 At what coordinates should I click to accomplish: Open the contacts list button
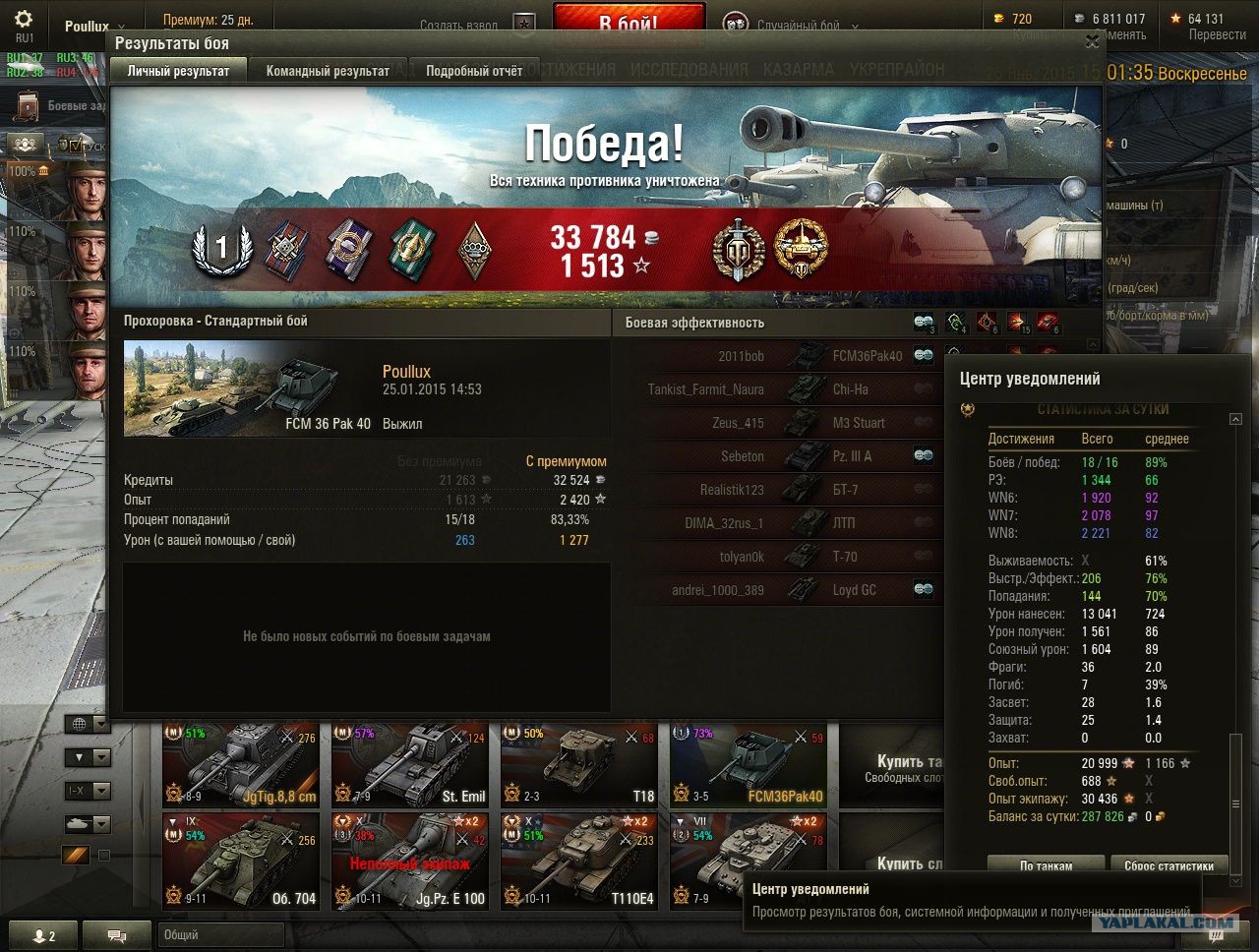point(43,935)
